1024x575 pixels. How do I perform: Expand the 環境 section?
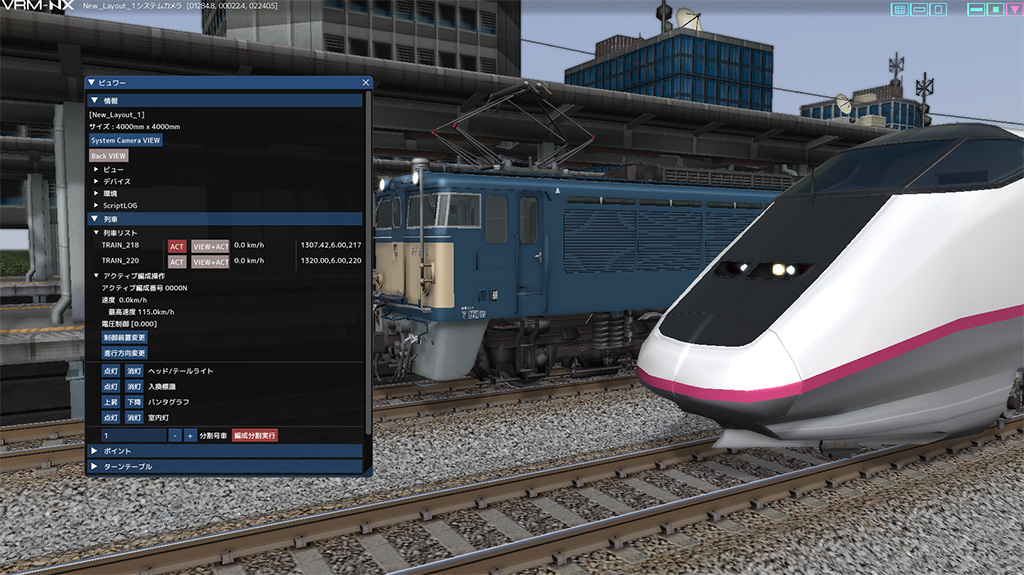(96, 193)
